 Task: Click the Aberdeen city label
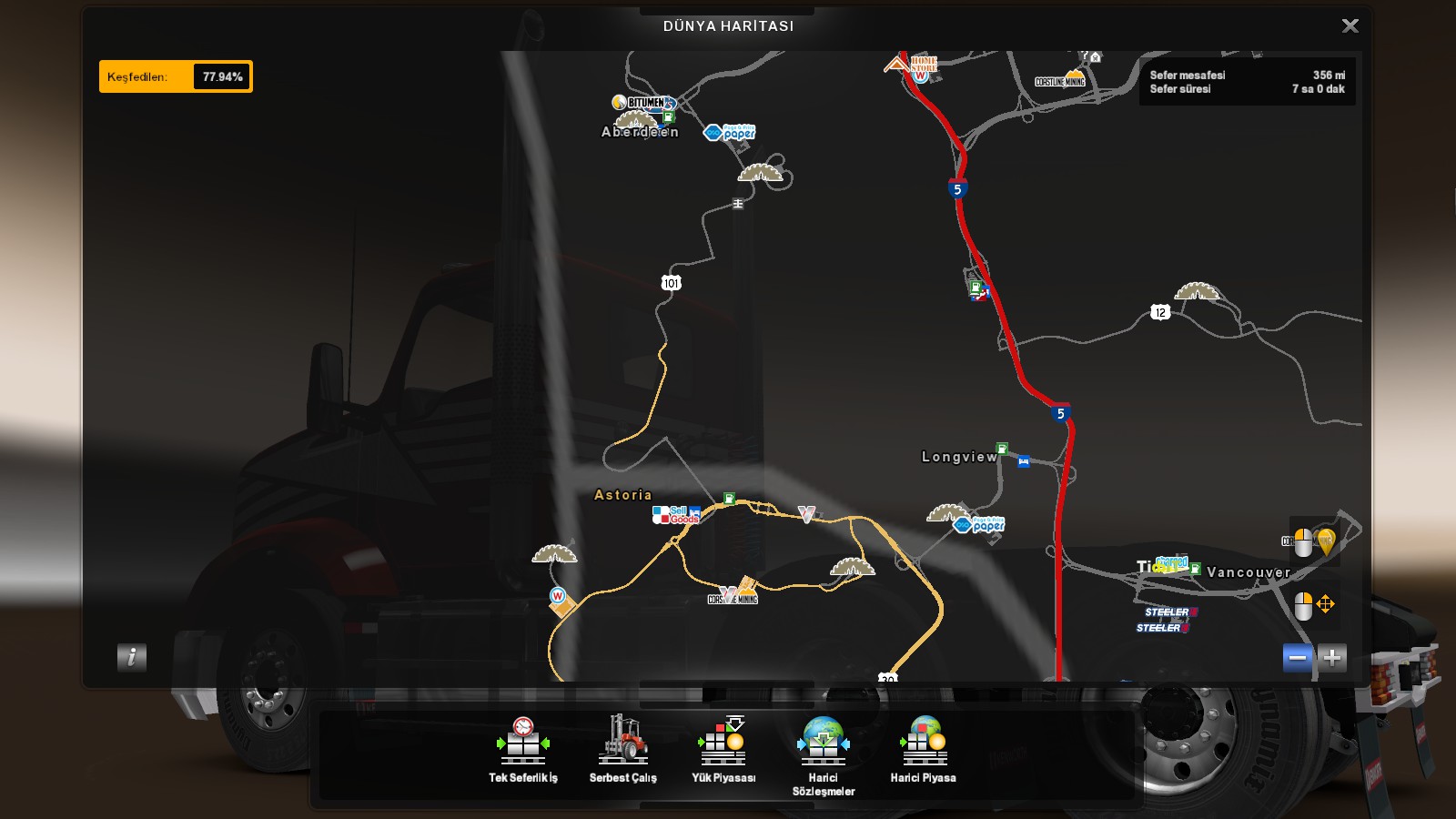(x=640, y=132)
